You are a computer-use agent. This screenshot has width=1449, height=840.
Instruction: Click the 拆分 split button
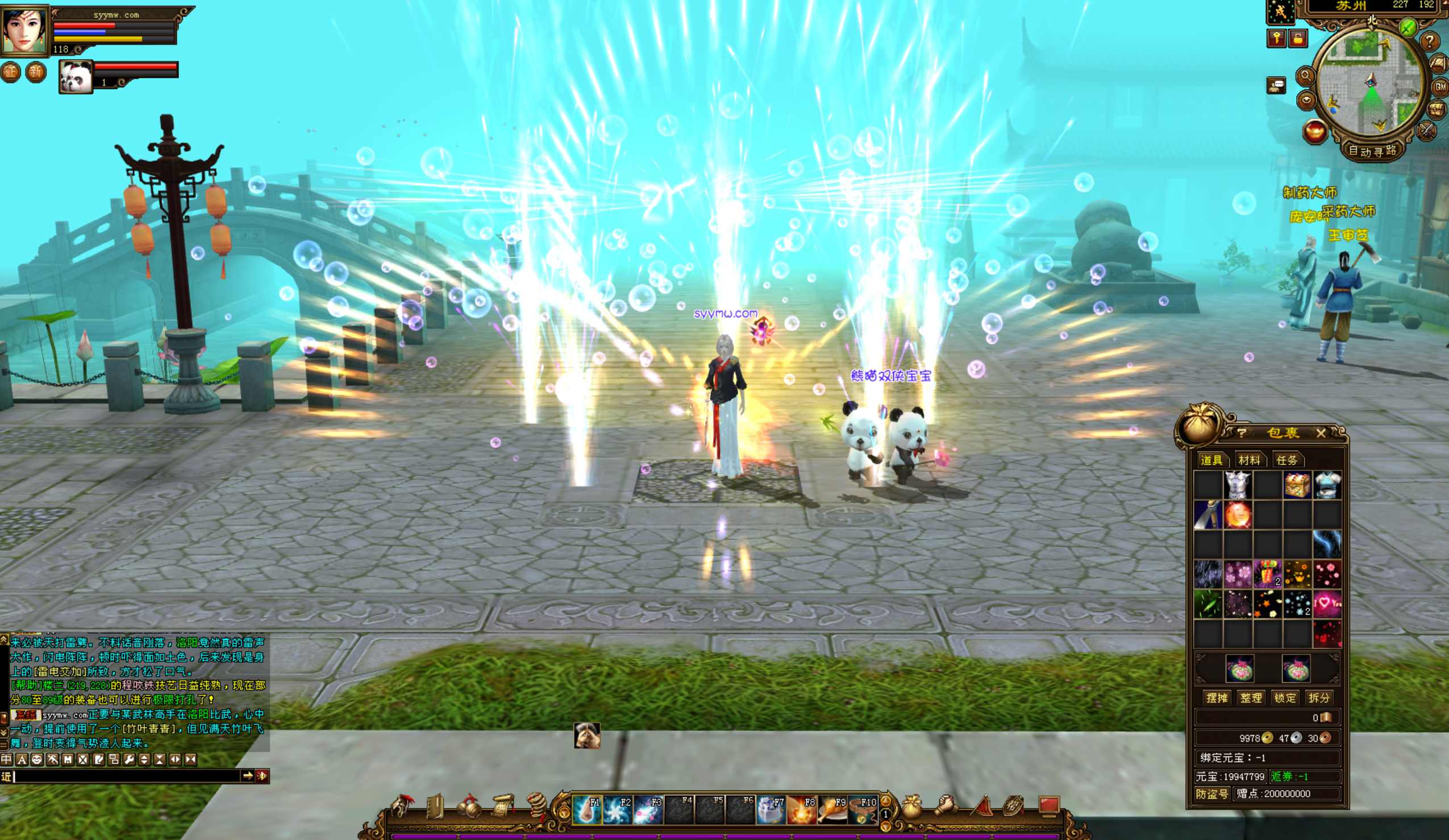(x=1318, y=697)
